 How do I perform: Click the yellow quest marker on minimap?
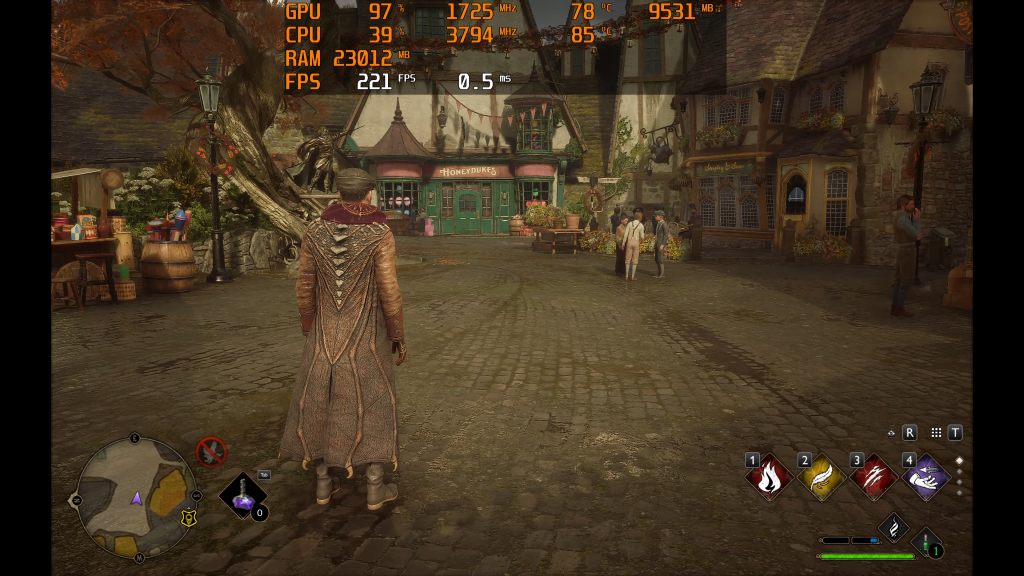point(187,518)
